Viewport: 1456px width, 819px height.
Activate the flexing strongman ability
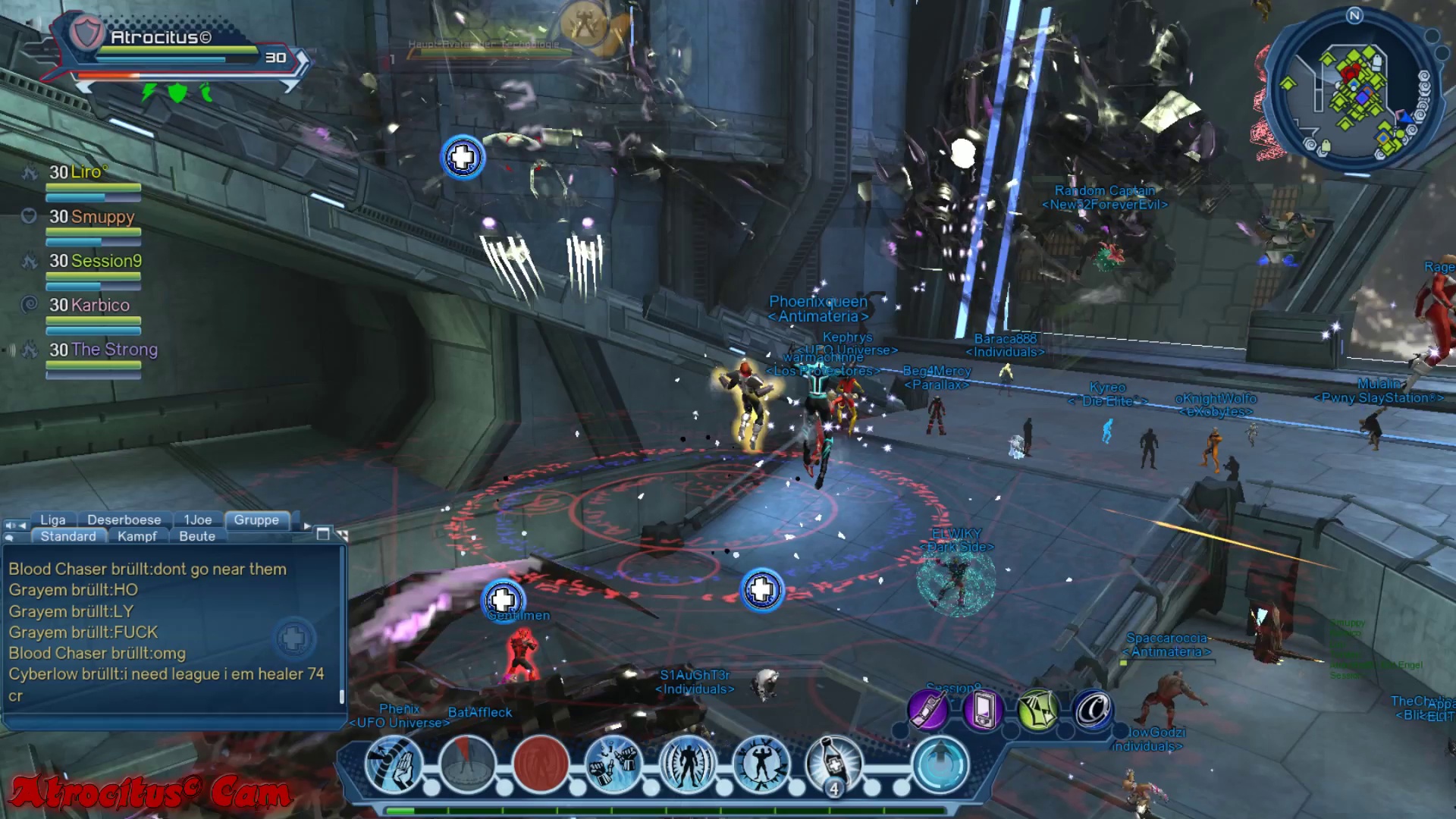(761, 764)
